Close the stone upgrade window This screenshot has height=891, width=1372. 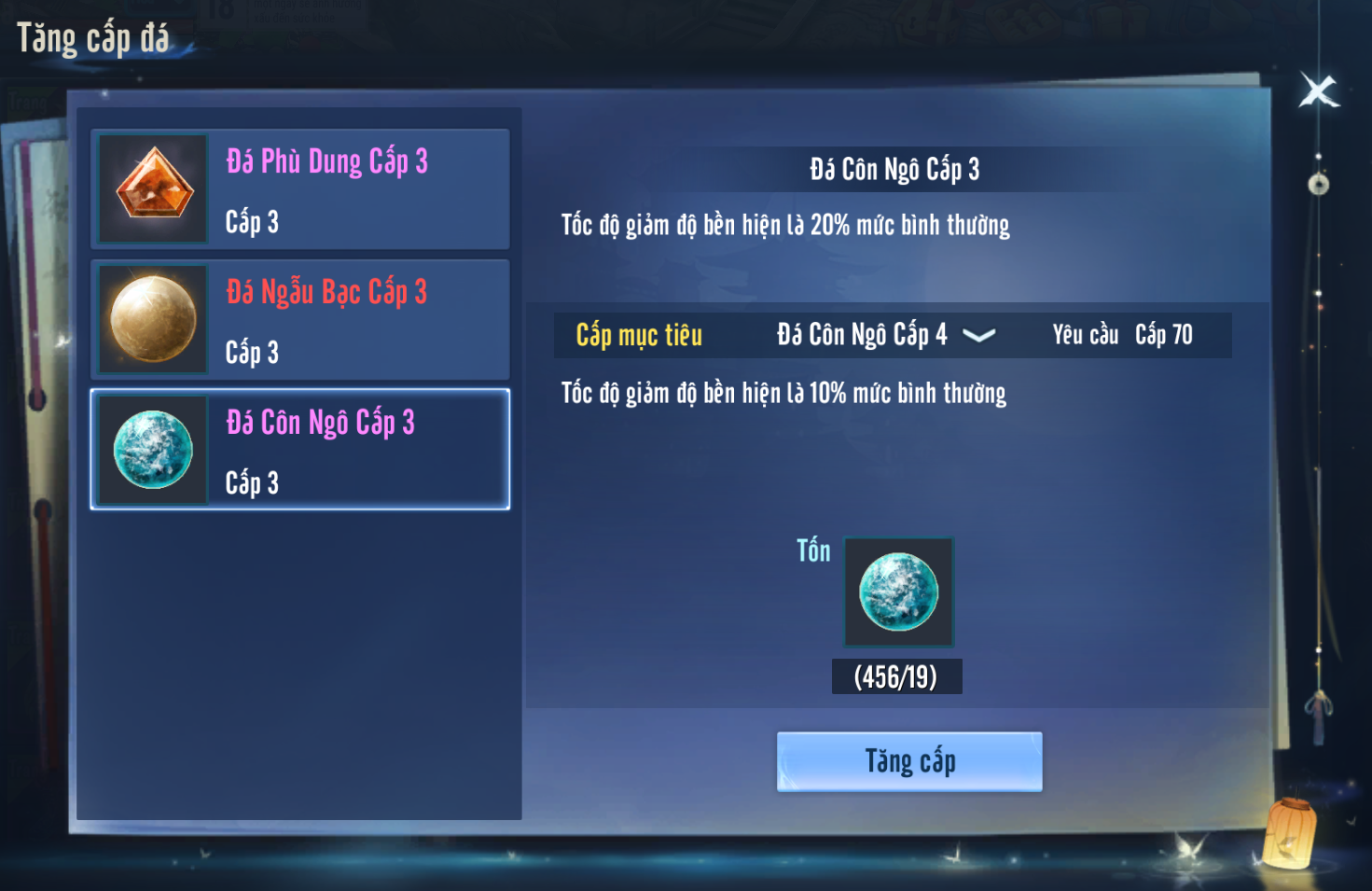pyautogui.click(x=1318, y=91)
